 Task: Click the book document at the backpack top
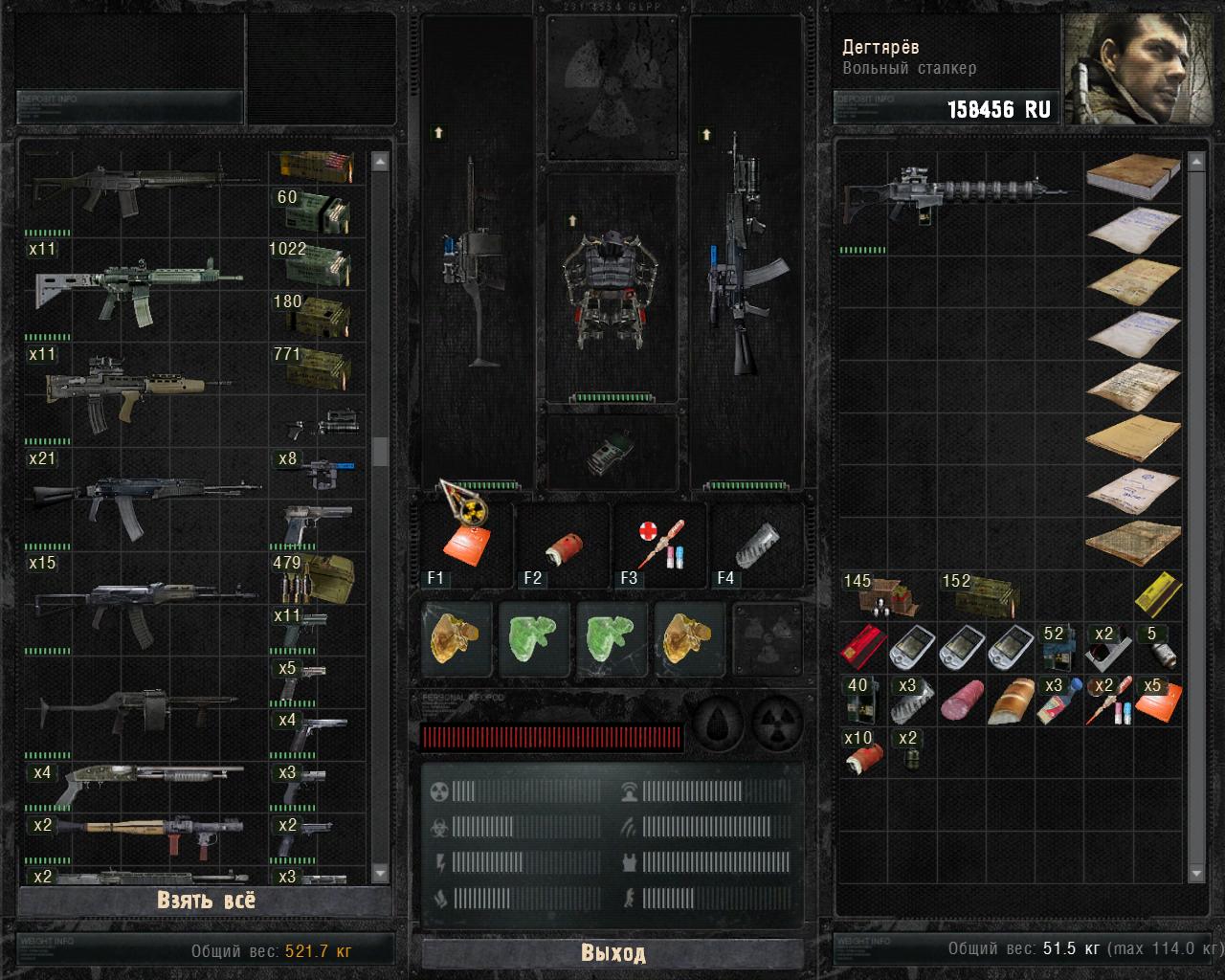click(x=1134, y=175)
